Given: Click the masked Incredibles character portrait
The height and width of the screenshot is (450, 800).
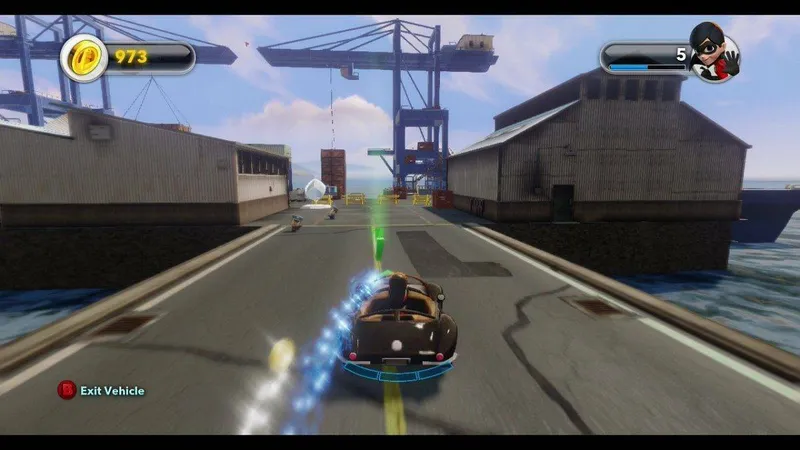Looking at the screenshot, I should pos(713,55).
